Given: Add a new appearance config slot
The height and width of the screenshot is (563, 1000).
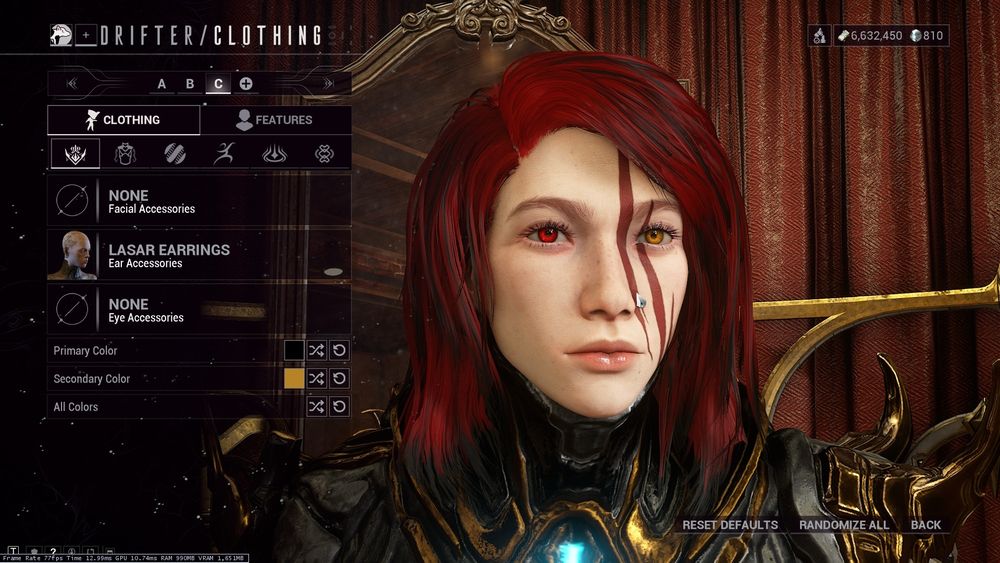Looking at the screenshot, I should pos(246,84).
